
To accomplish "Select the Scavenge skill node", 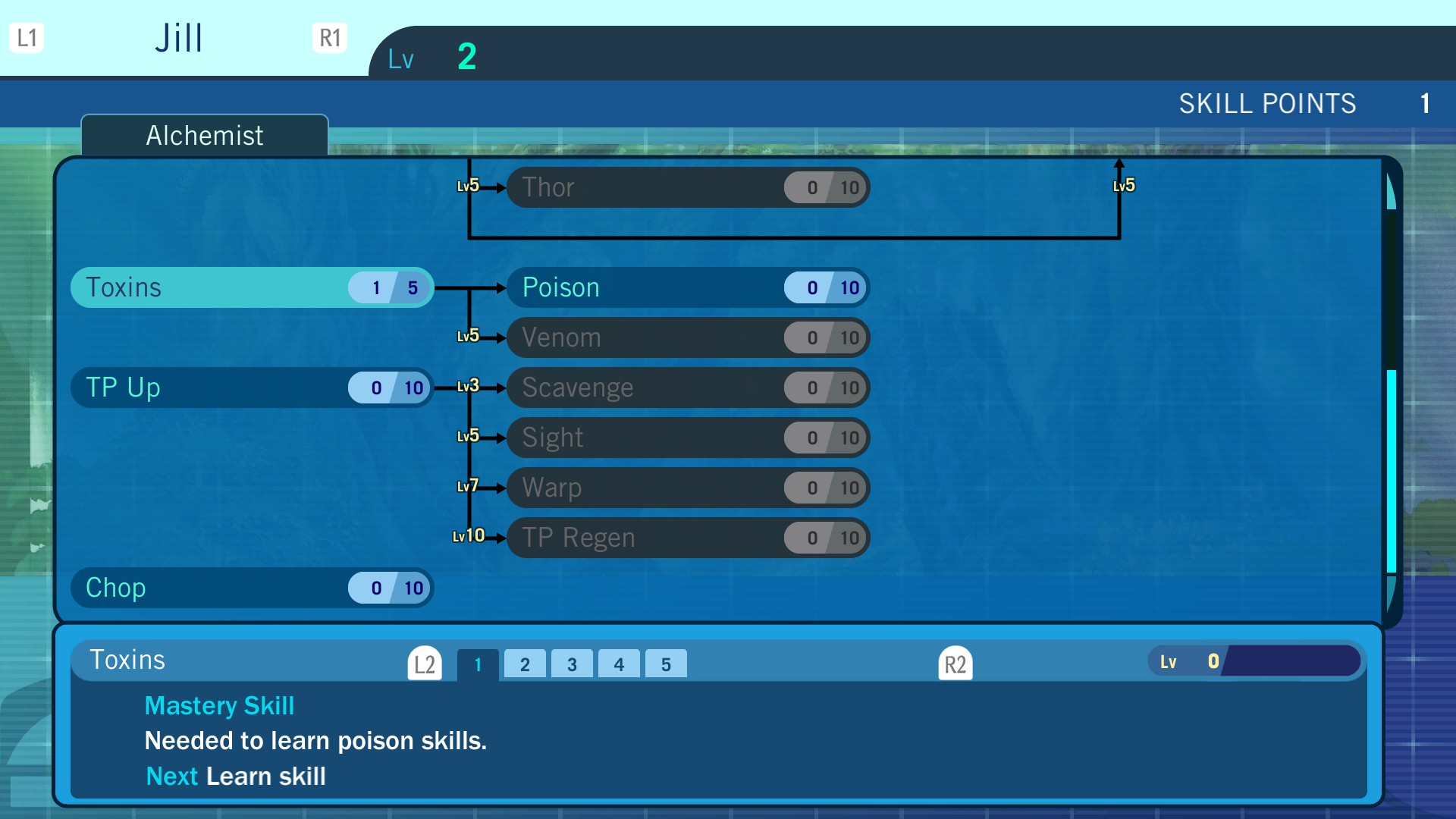I will (687, 388).
